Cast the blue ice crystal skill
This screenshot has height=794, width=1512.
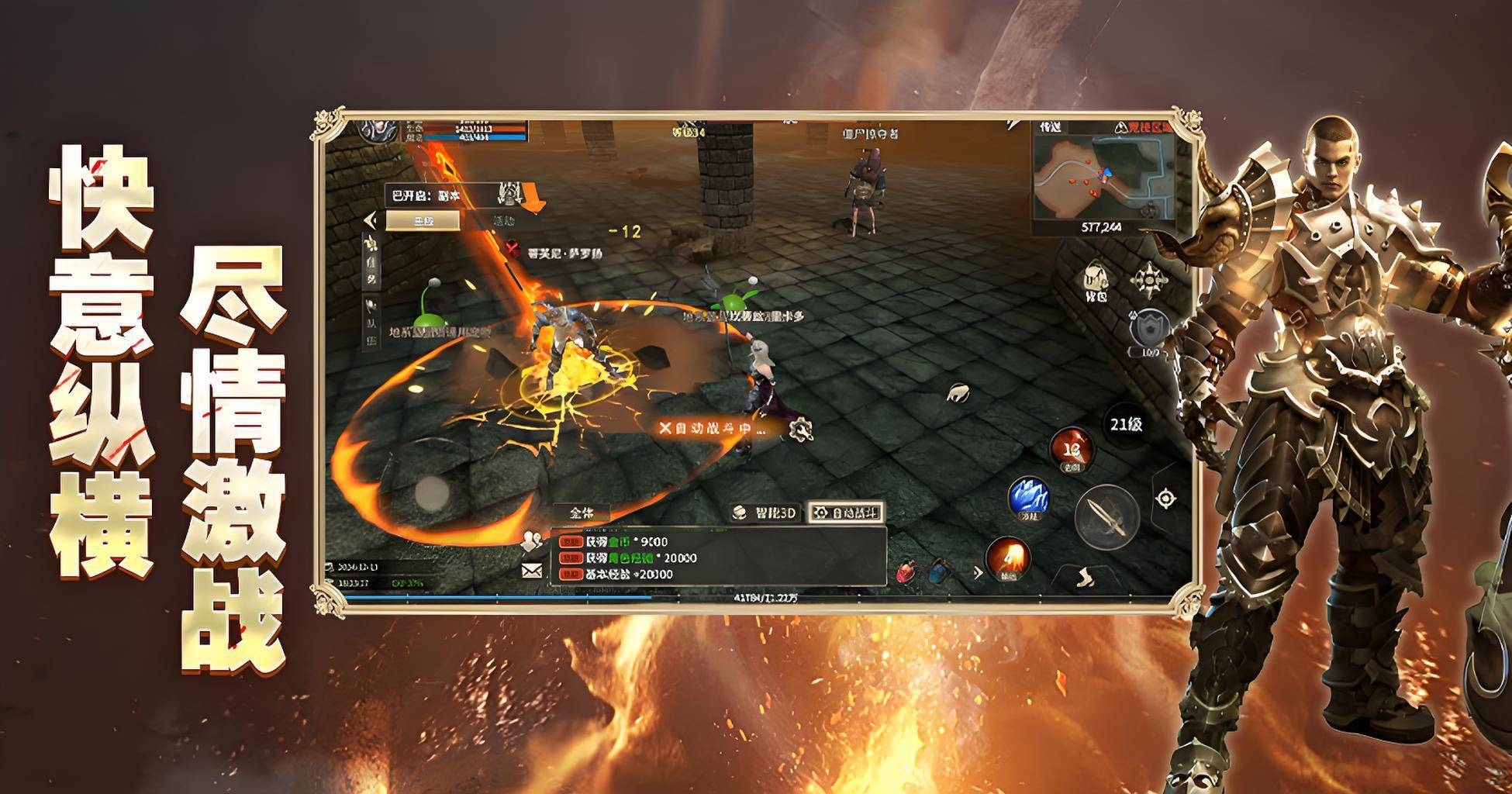[1028, 497]
